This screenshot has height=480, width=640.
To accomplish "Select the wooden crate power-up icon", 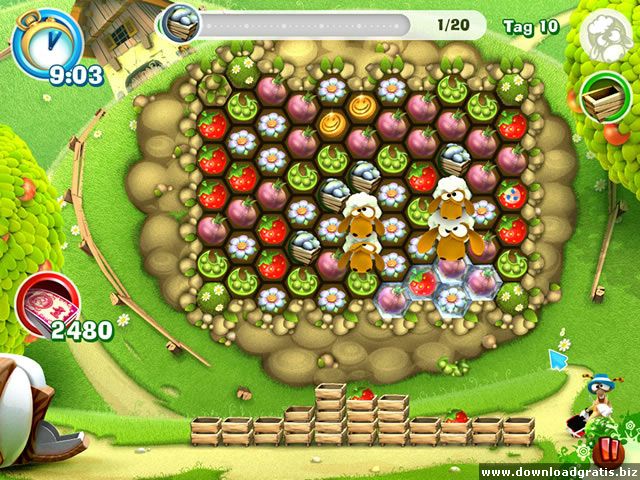I will (x=600, y=96).
